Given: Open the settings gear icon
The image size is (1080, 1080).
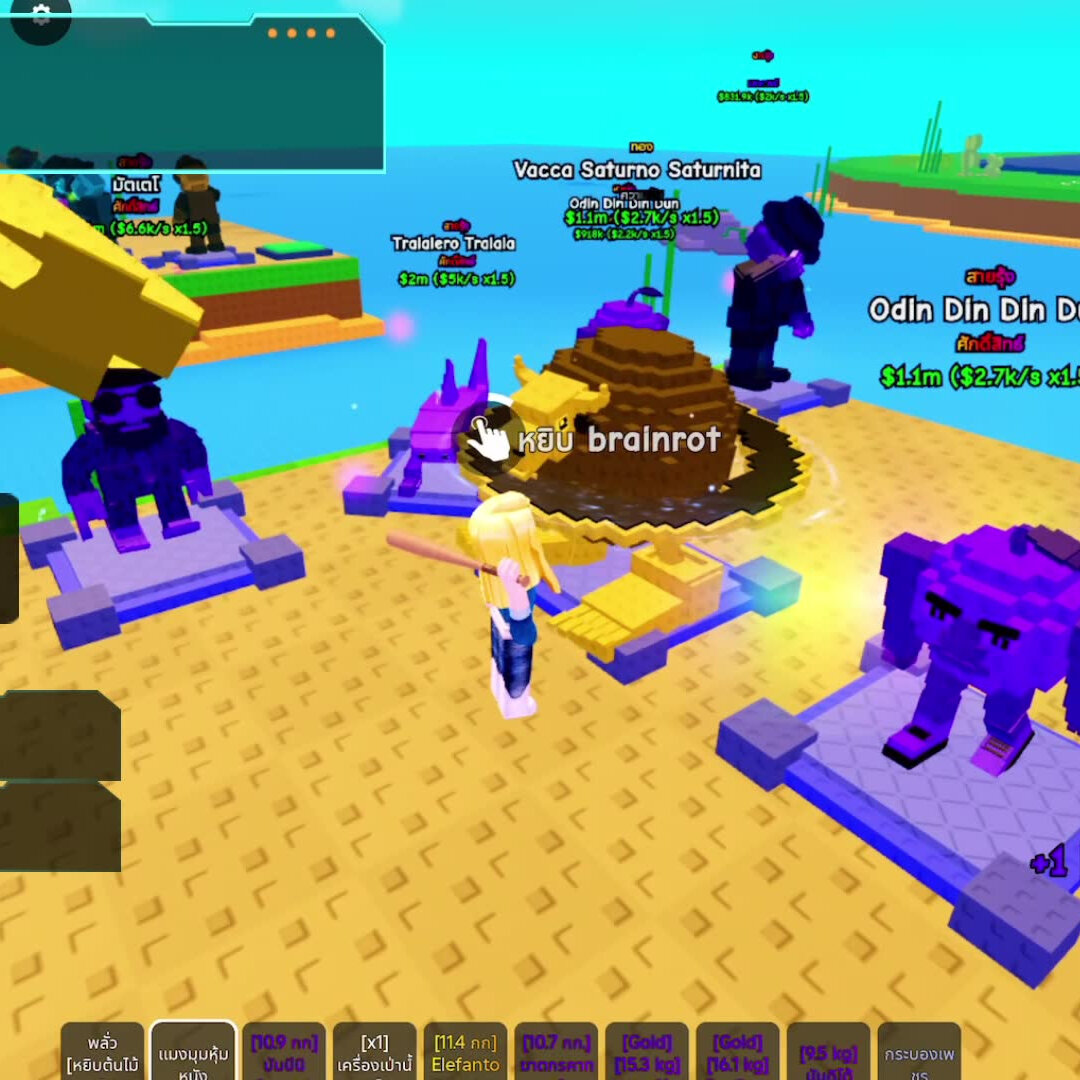Looking at the screenshot, I should pos(40,15).
